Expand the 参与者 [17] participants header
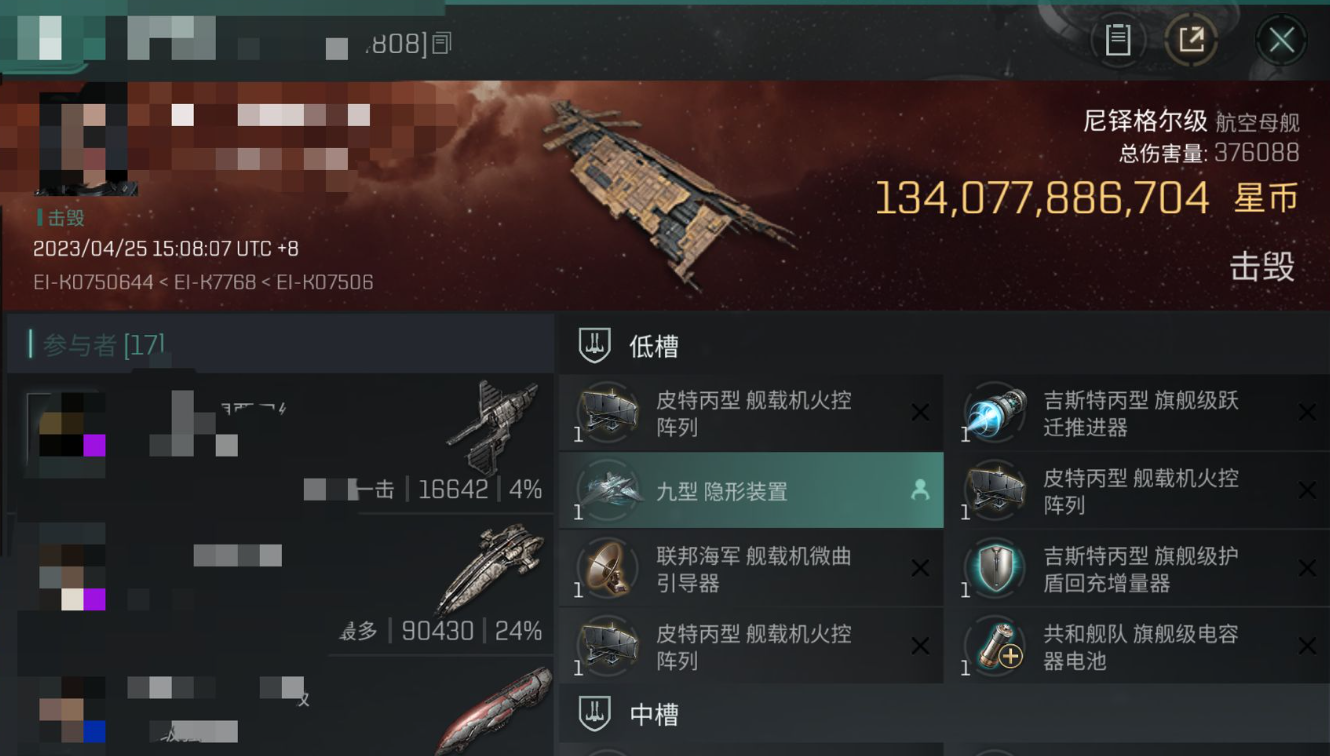The image size is (1330, 756). point(100,344)
